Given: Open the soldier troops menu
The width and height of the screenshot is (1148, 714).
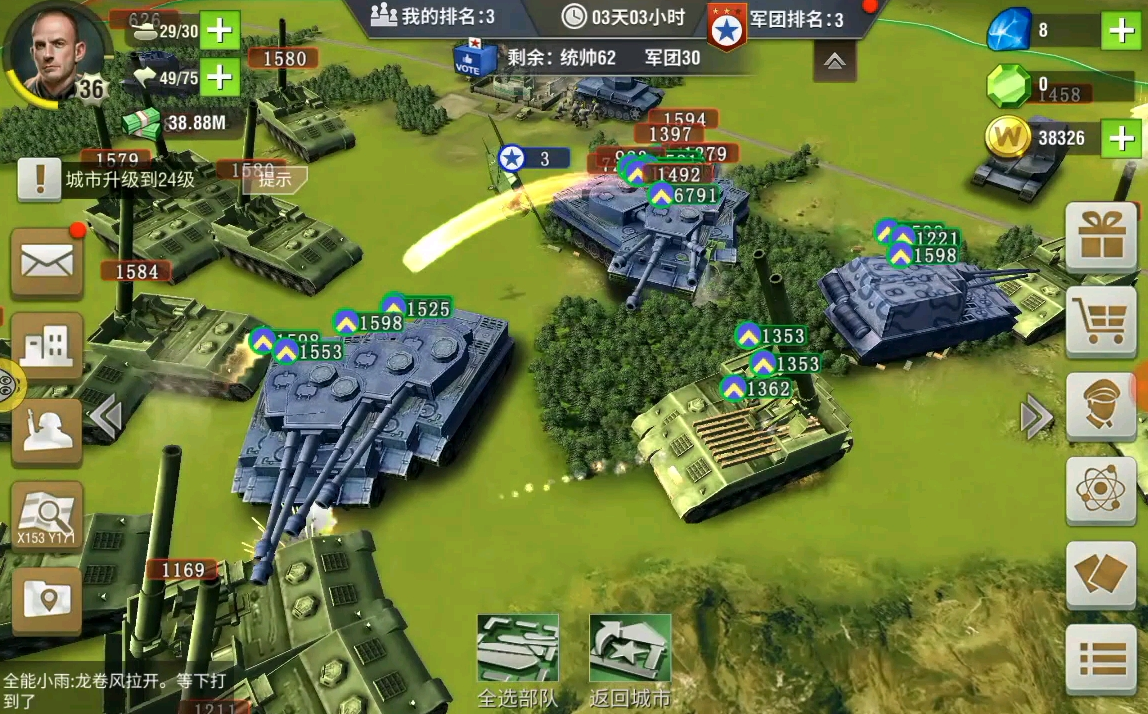Looking at the screenshot, I should point(46,431).
